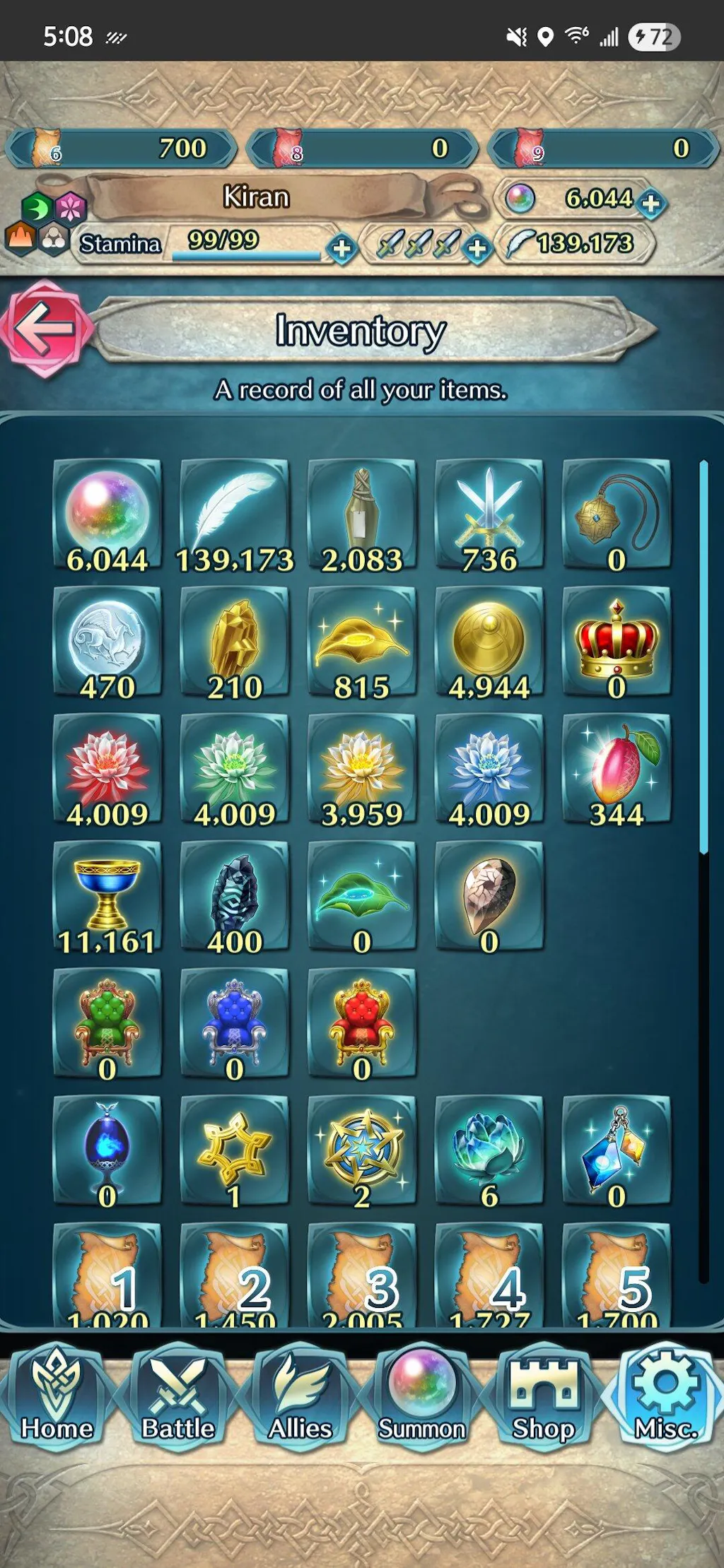
Task: Go back with the red arrow button
Action: [45, 329]
